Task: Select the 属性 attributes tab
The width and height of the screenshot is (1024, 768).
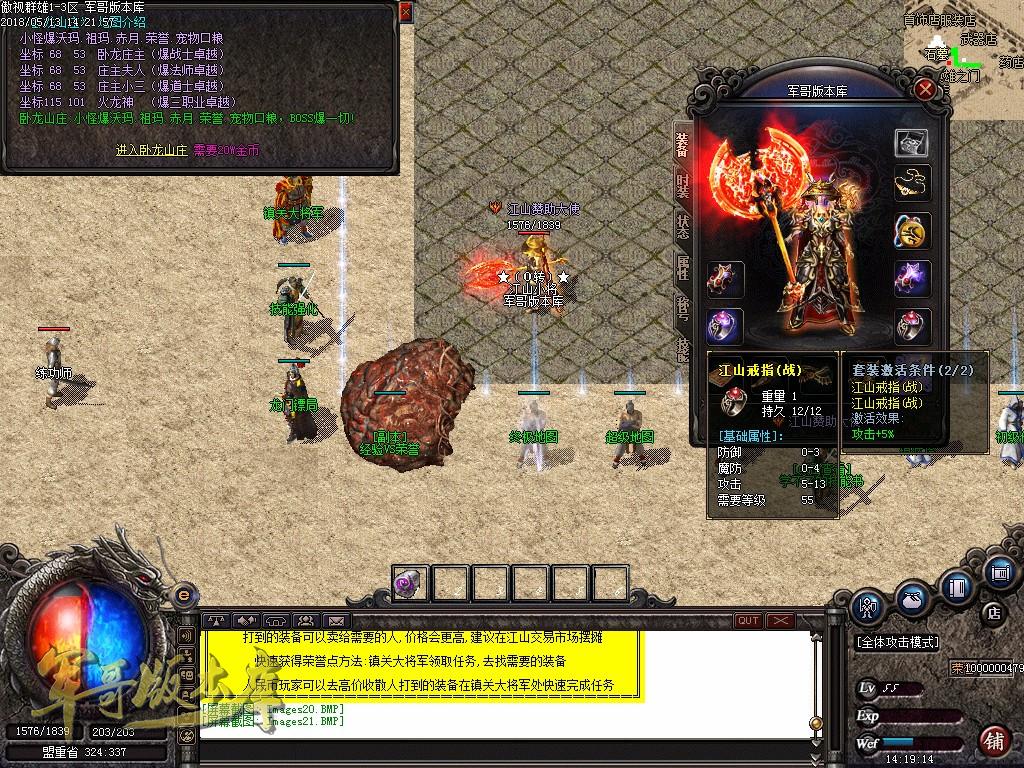Action: (x=683, y=268)
